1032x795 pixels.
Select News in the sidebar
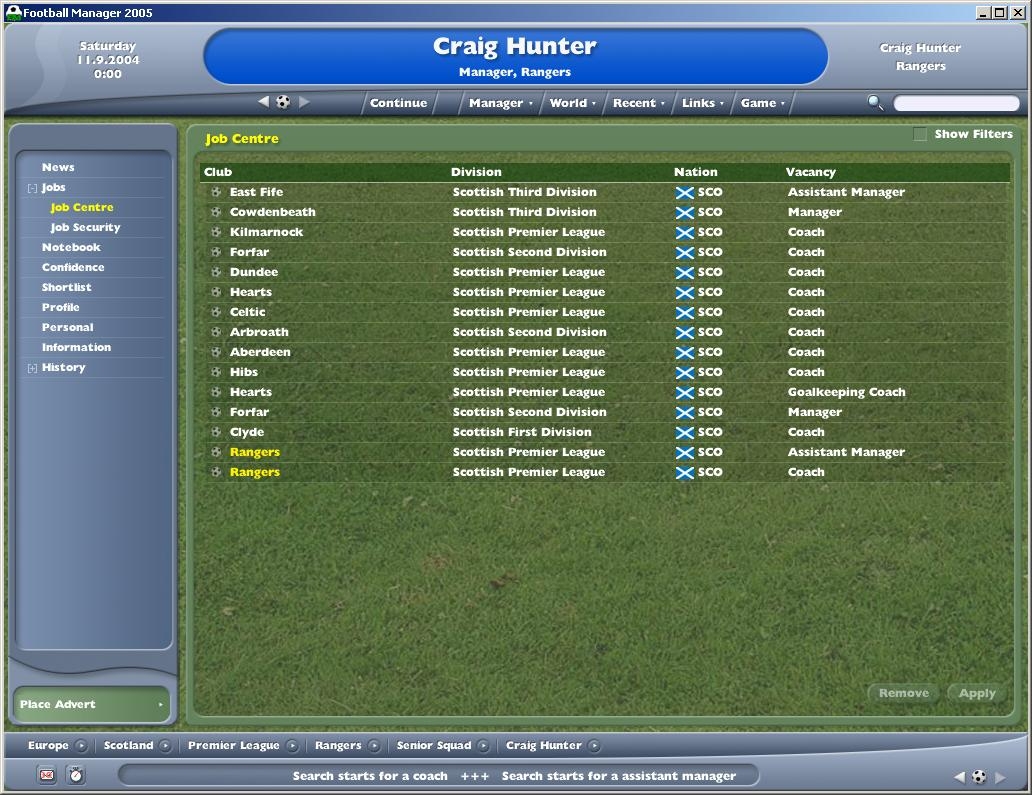[x=58, y=167]
